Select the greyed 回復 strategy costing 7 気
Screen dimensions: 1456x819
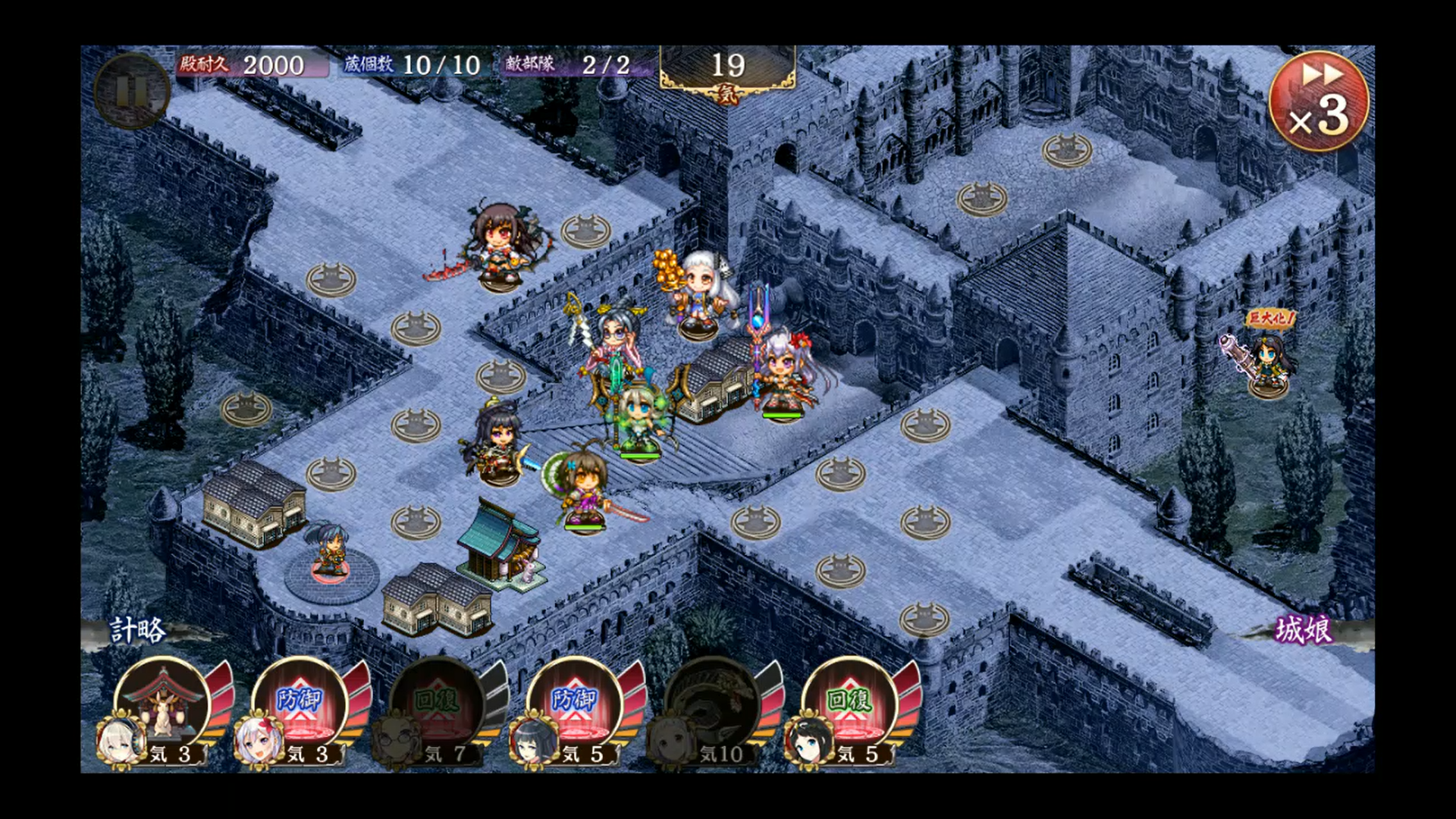click(x=438, y=705)
